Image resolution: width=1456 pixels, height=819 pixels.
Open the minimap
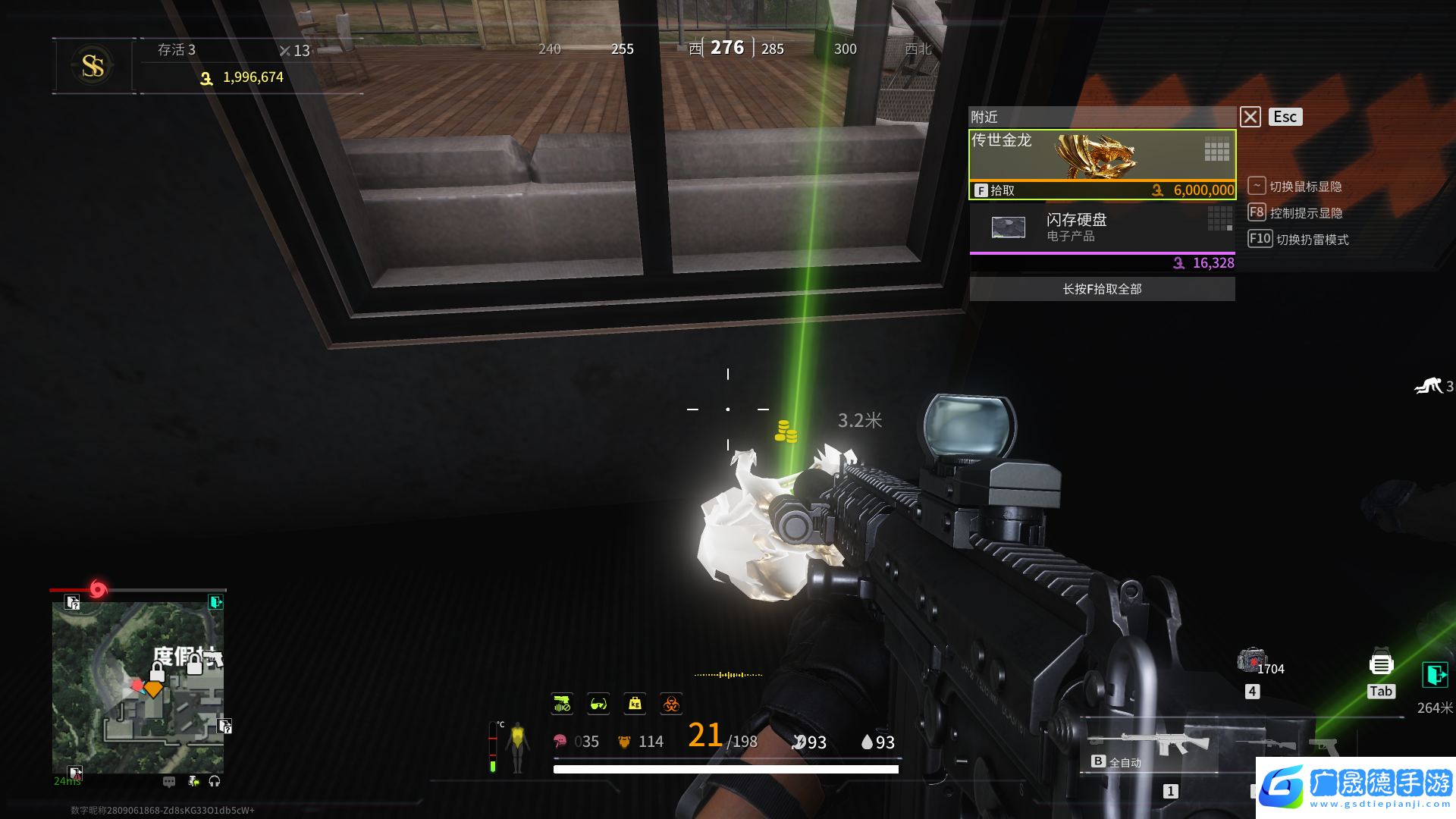pyautogui.click(x=137, y=687)
